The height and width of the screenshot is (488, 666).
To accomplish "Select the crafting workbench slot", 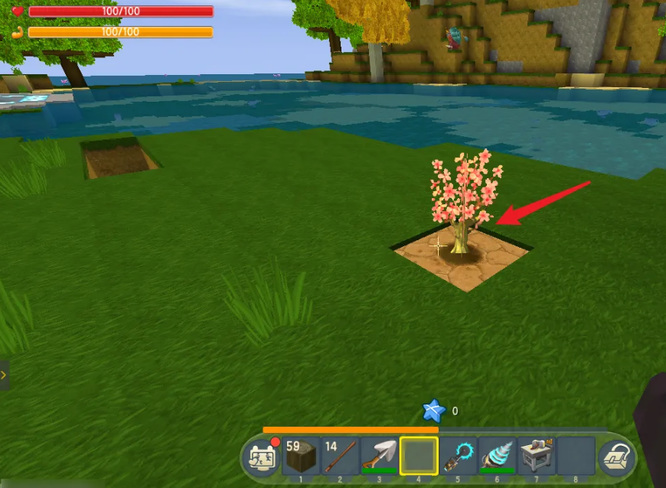I will point(536,456).
